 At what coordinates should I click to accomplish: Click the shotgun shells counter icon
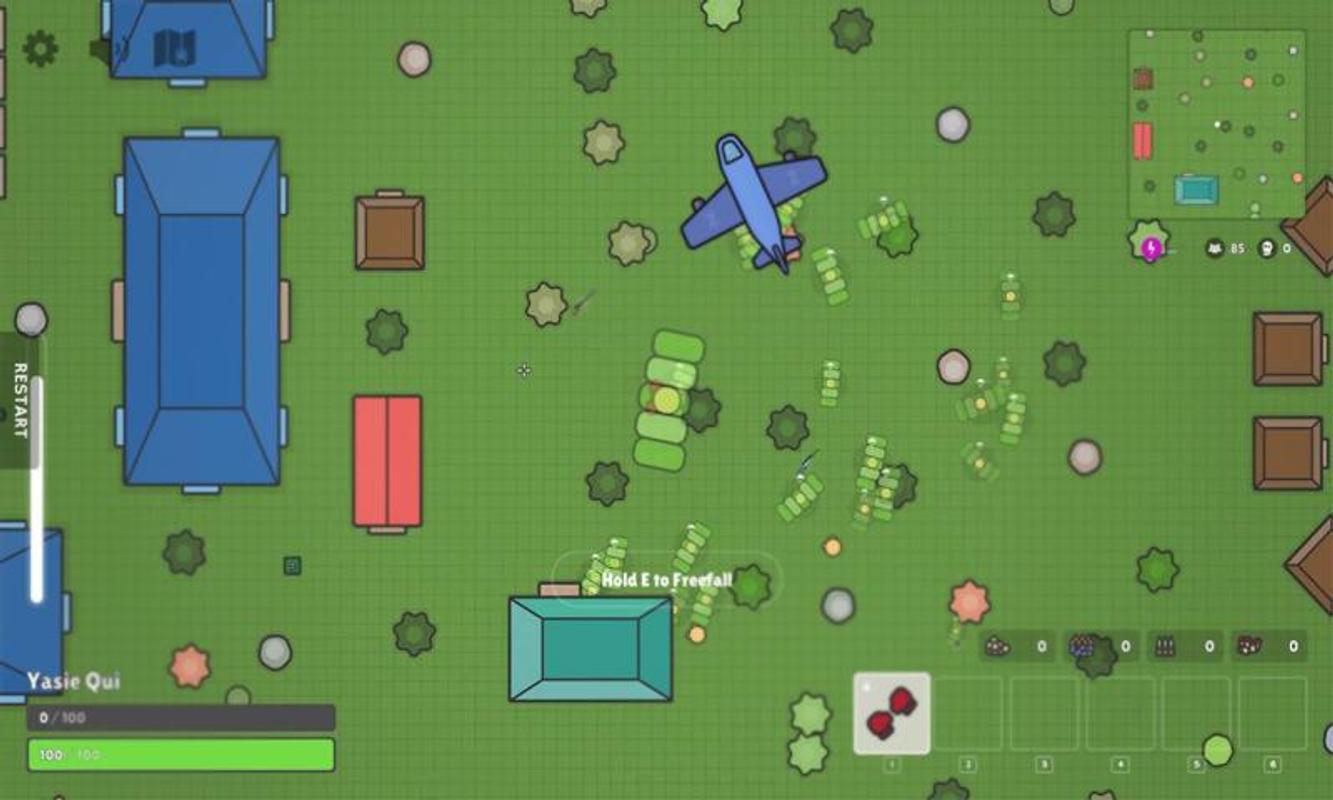(x=1249, y=646)
